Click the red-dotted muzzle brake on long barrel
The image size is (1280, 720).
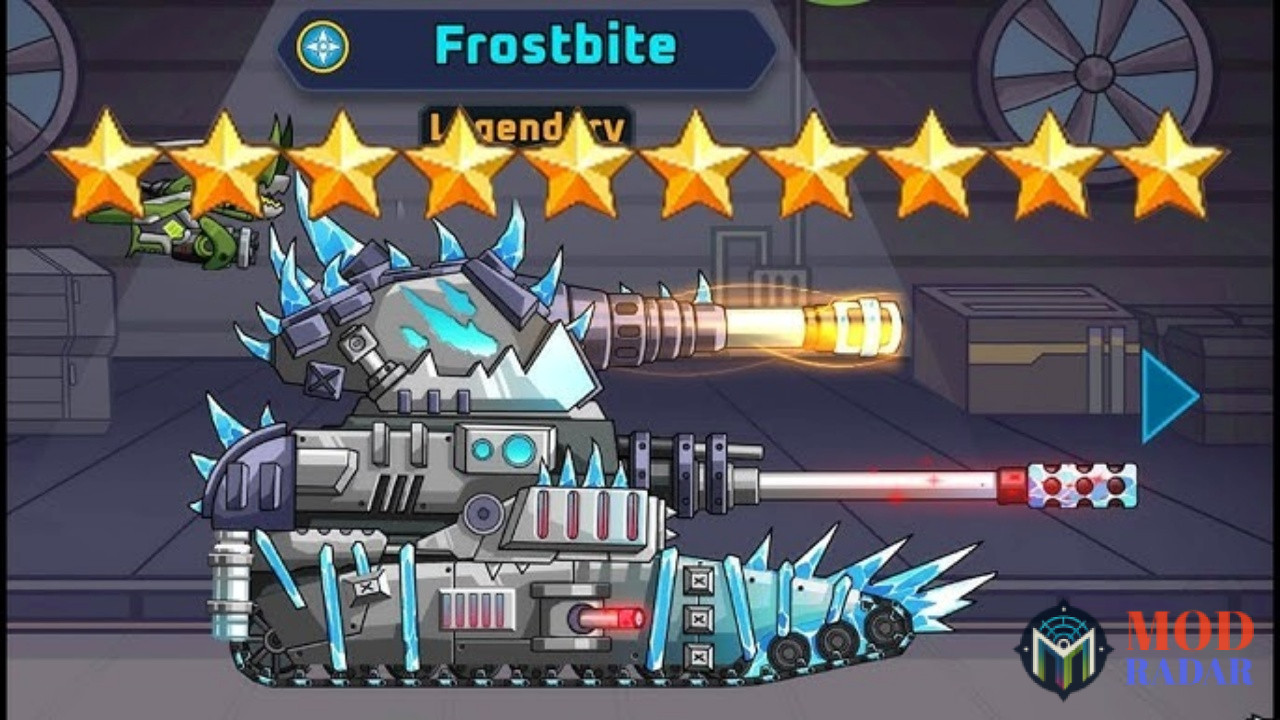coord(1085,483)
